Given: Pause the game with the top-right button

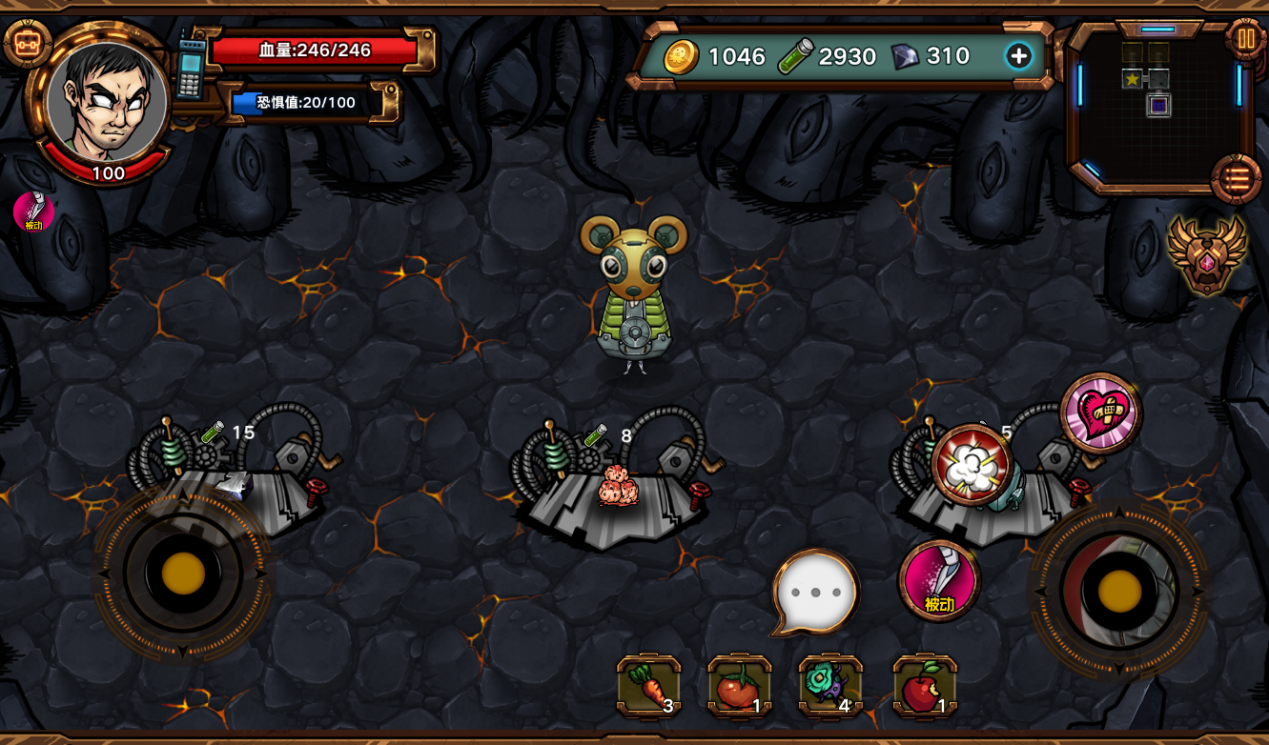Looking at the screenshot, I should click(x=1245, y=40).
